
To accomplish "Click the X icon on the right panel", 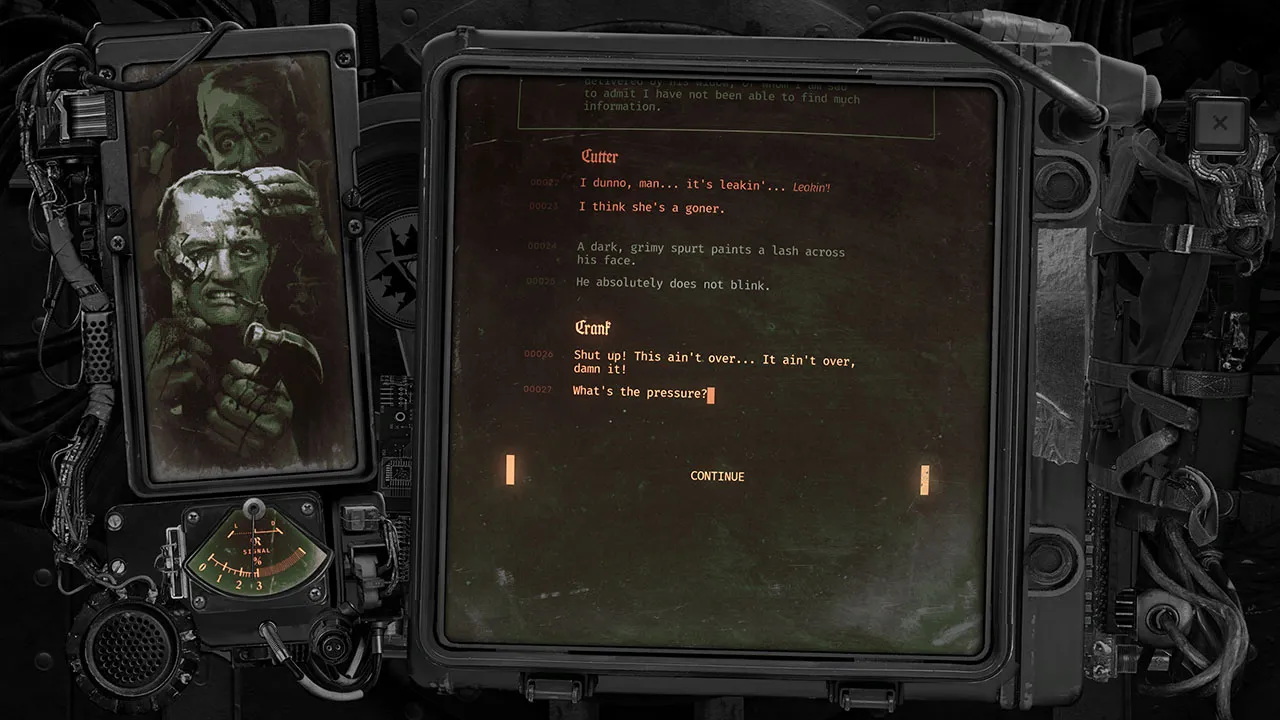I will pos(1219,123).
